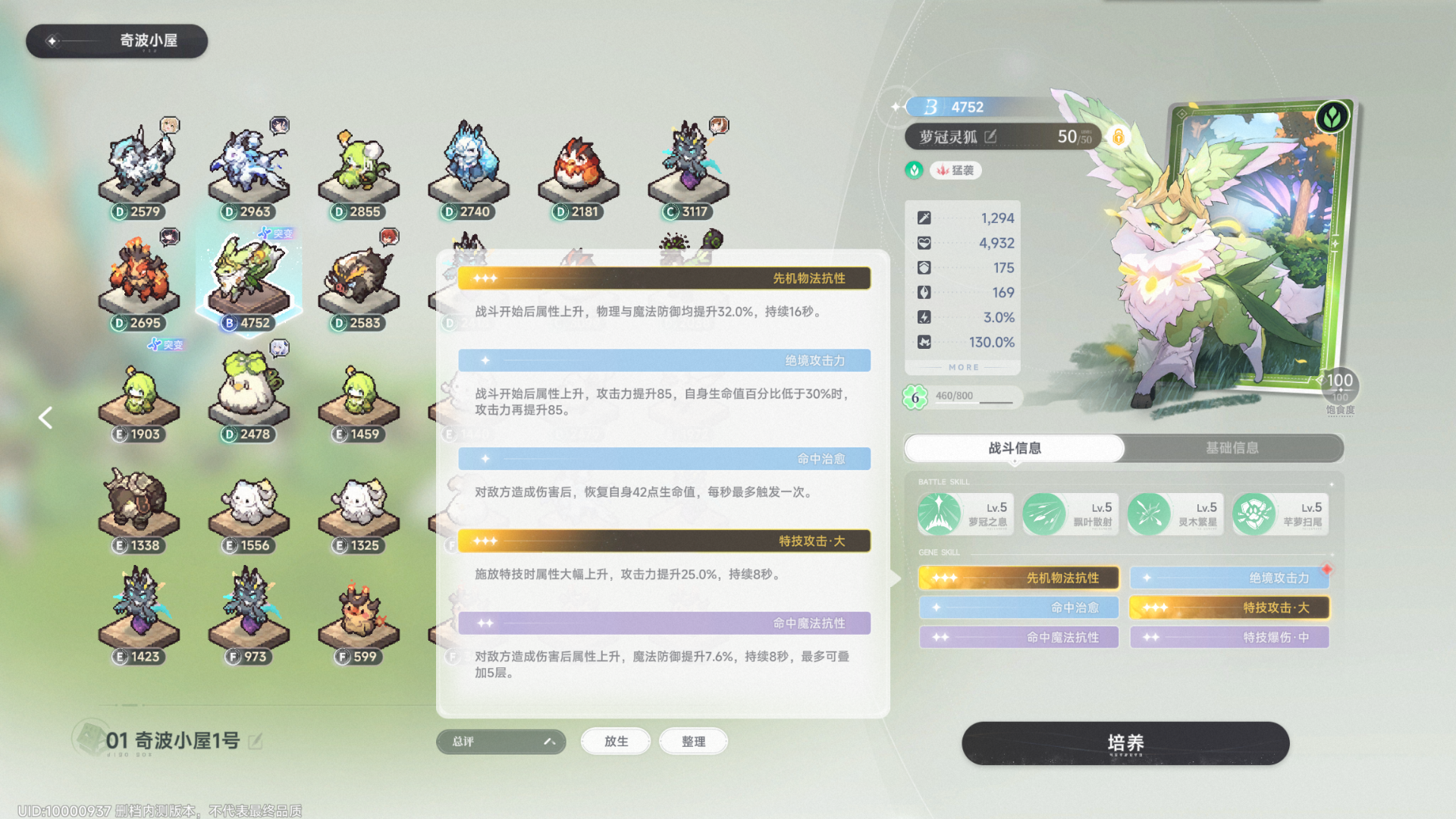Toggle the level lock icon near 50/50
The width and height of the screenshot is (1456, 819).
(x=1119, y=137)
